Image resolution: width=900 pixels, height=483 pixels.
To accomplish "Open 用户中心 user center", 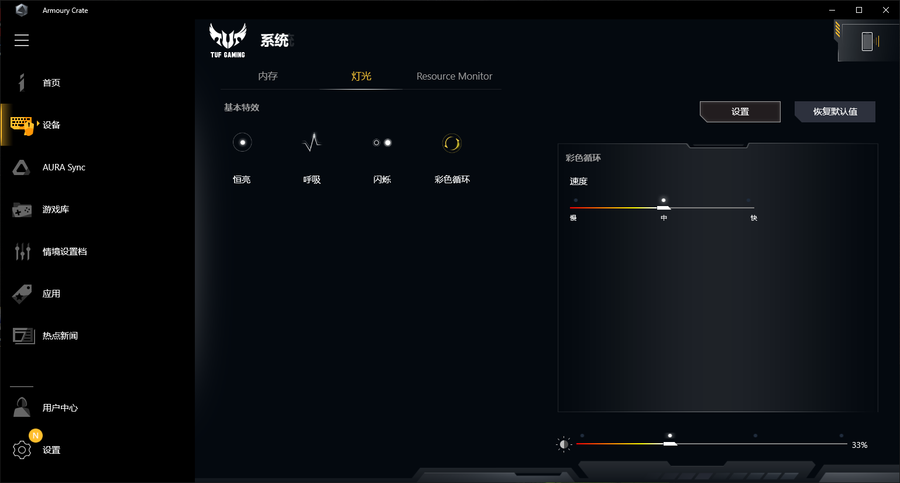I will [x=59, y=408].
